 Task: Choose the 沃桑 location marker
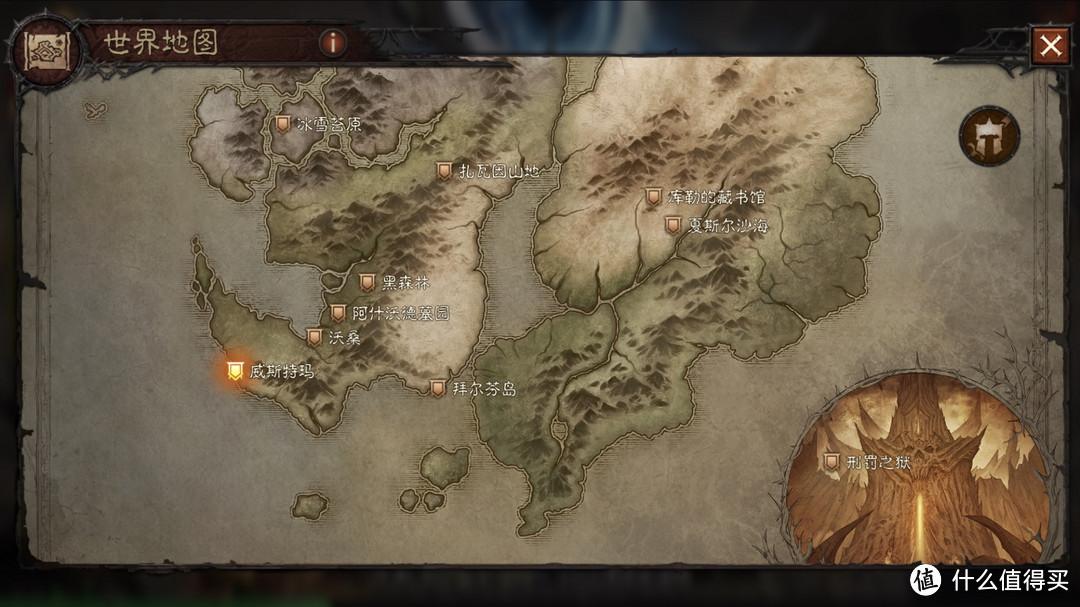[x=314, y=337]
